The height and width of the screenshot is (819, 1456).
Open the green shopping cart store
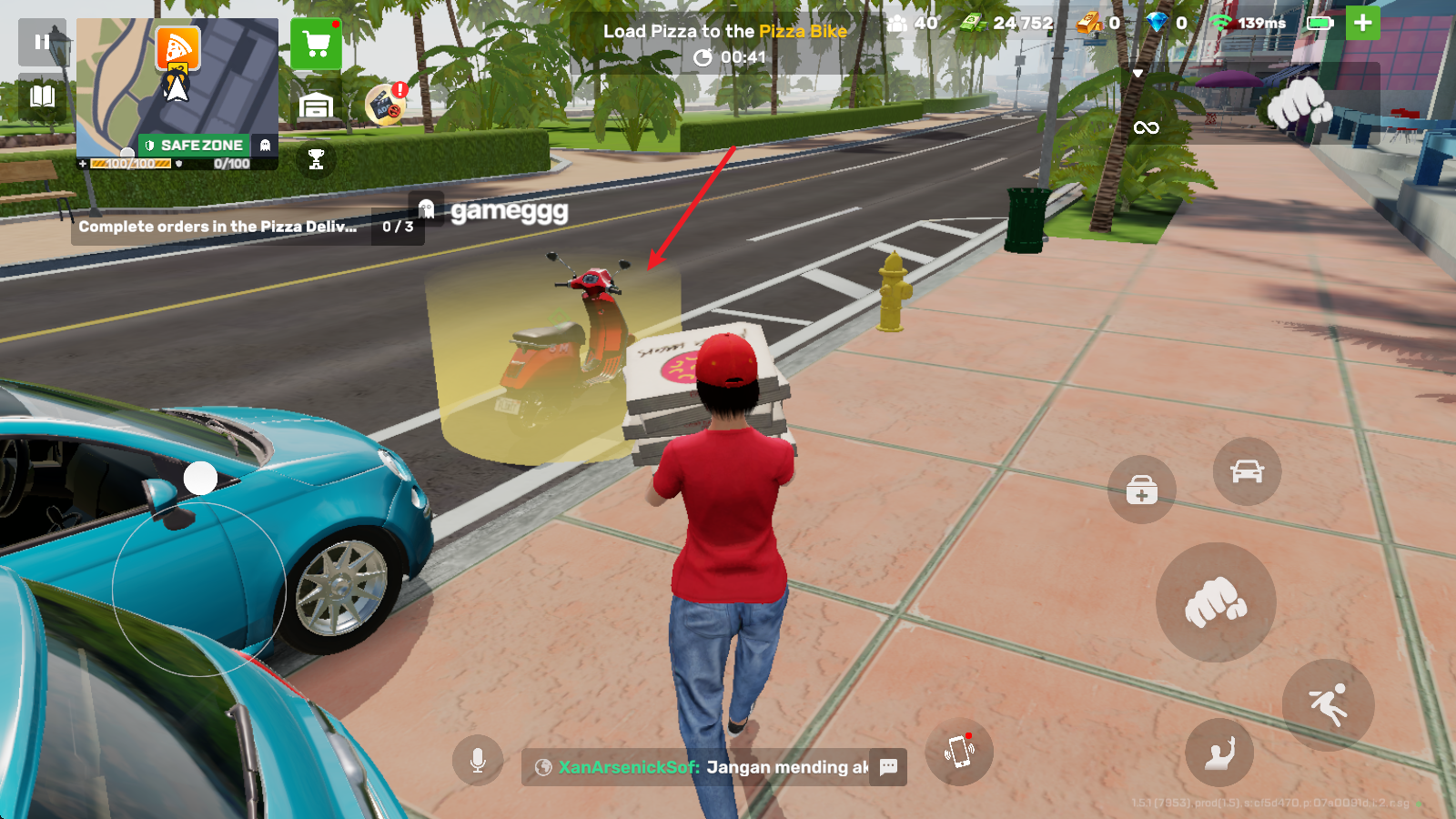316,44
